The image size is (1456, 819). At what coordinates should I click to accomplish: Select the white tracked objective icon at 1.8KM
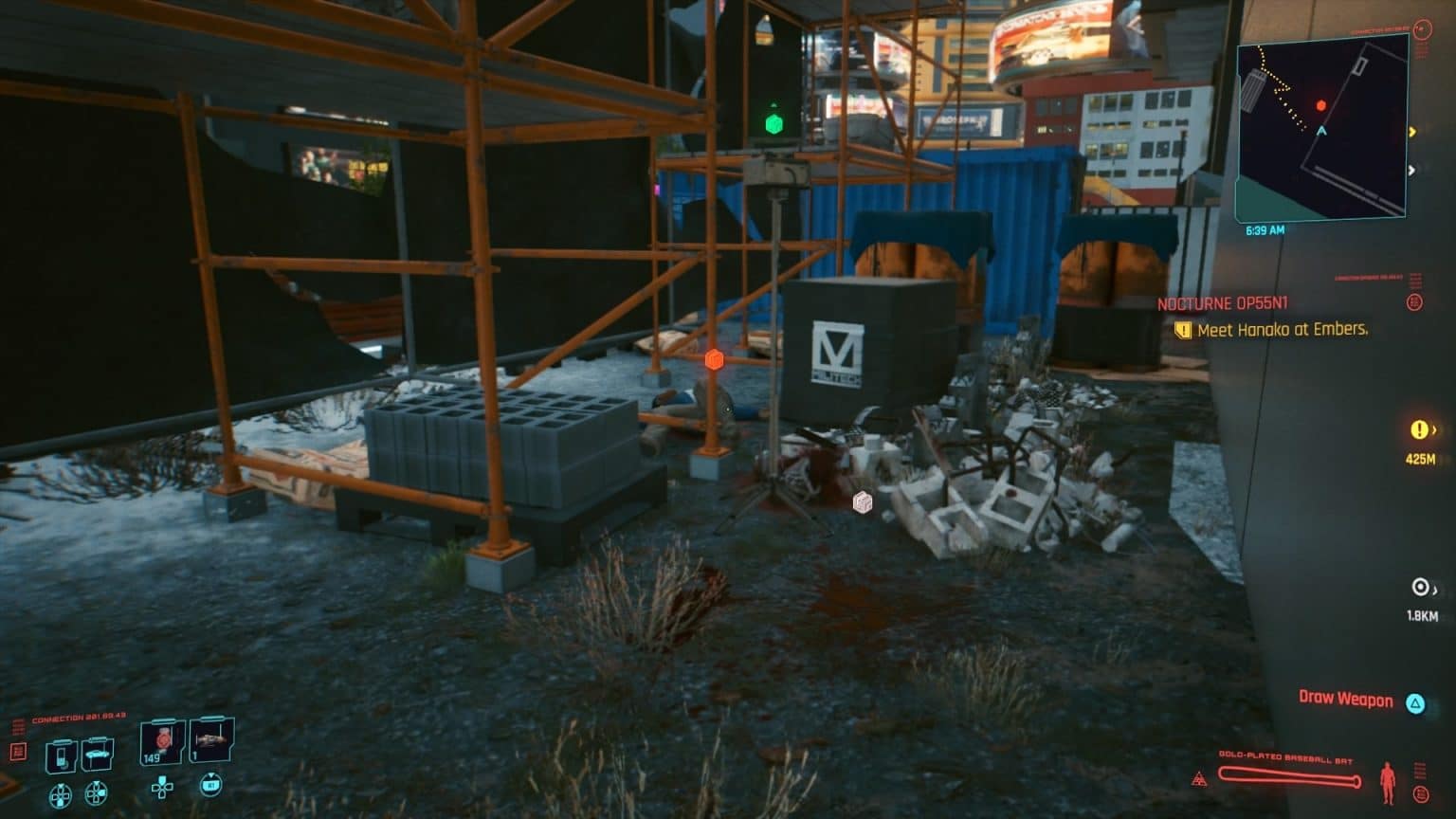(1419, 587)
